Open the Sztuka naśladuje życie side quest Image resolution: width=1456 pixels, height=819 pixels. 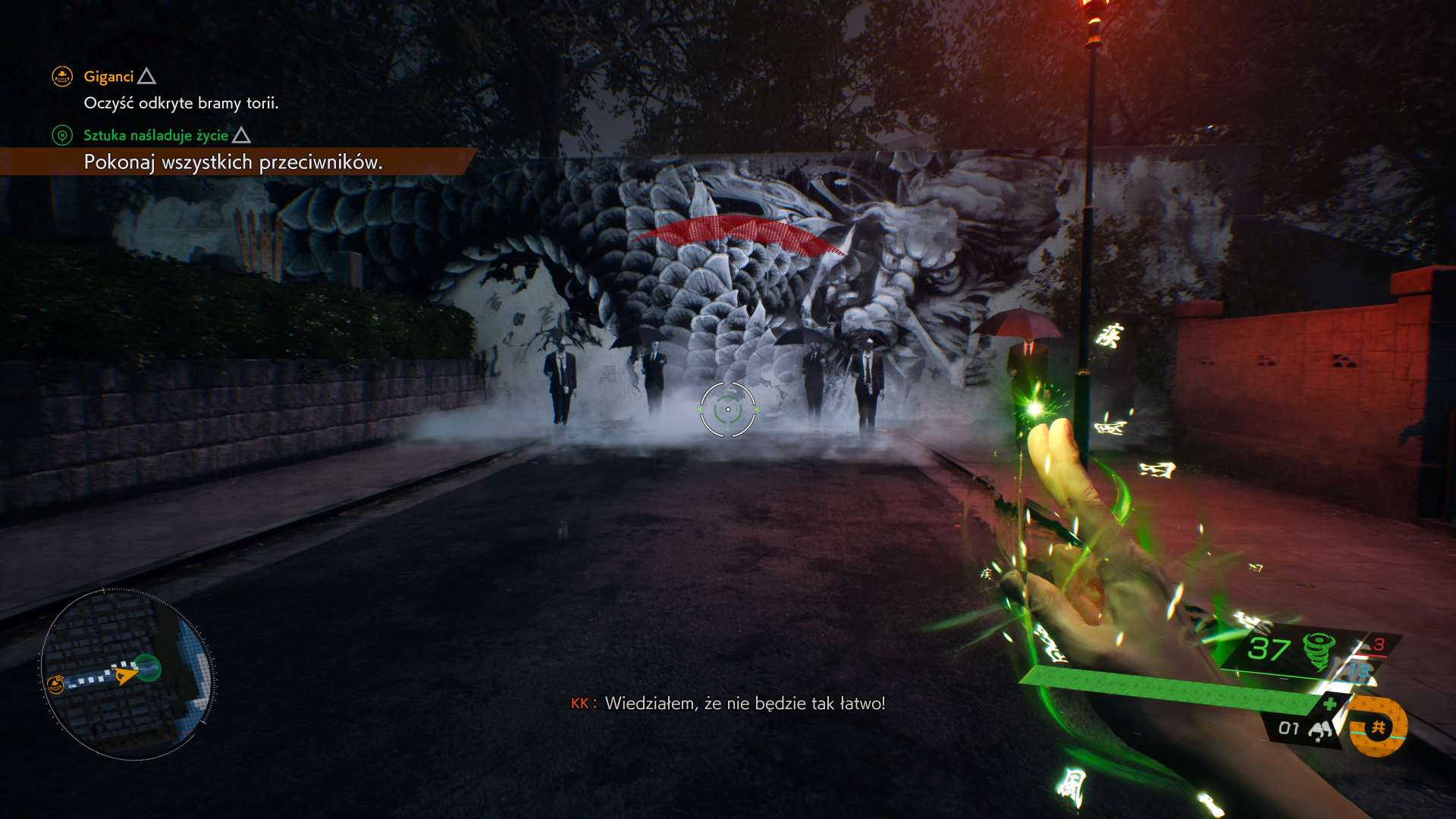[155, 136]
